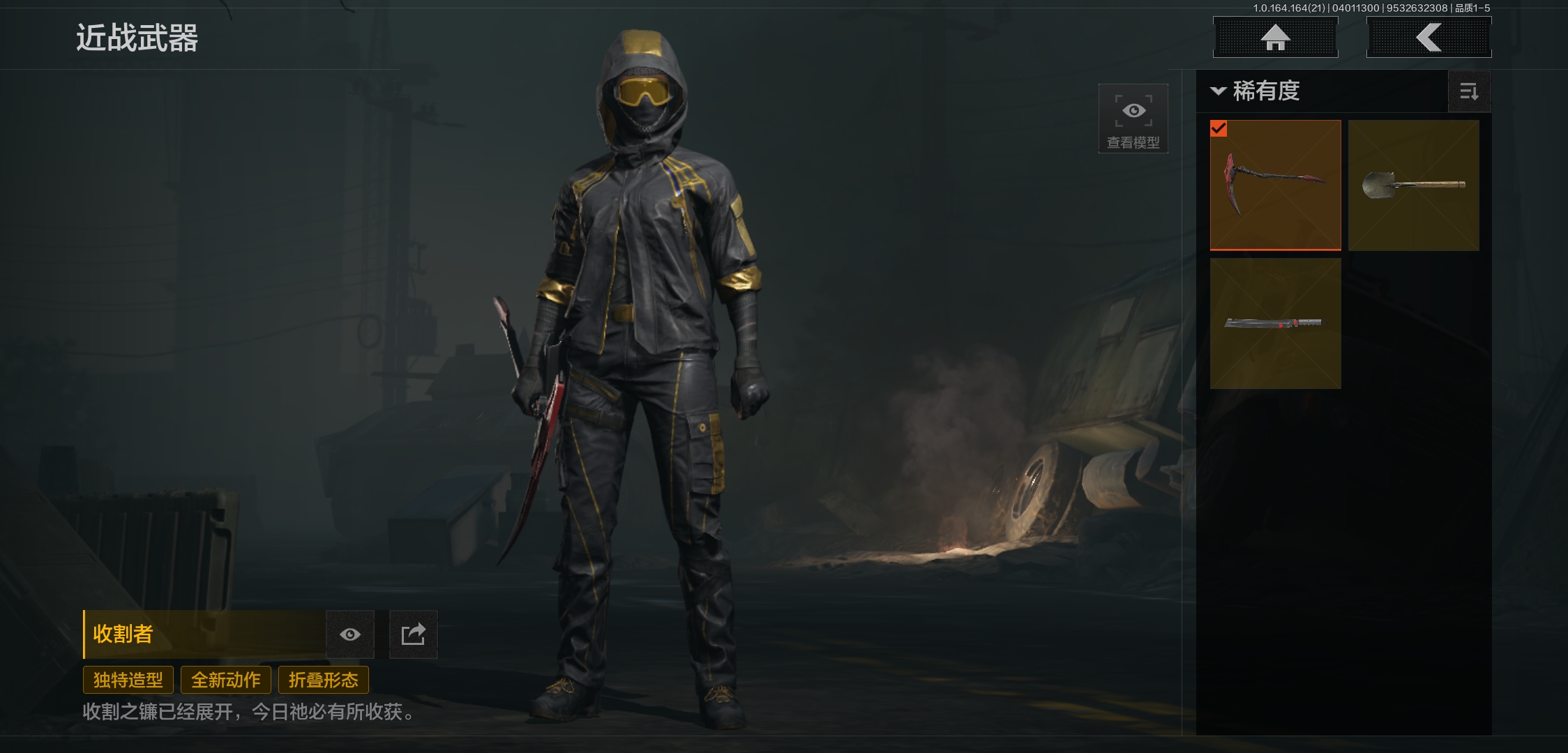1568x753 pixels.
Task: Open the 折叠形态 feature tag
Action: tap(324, 680)
